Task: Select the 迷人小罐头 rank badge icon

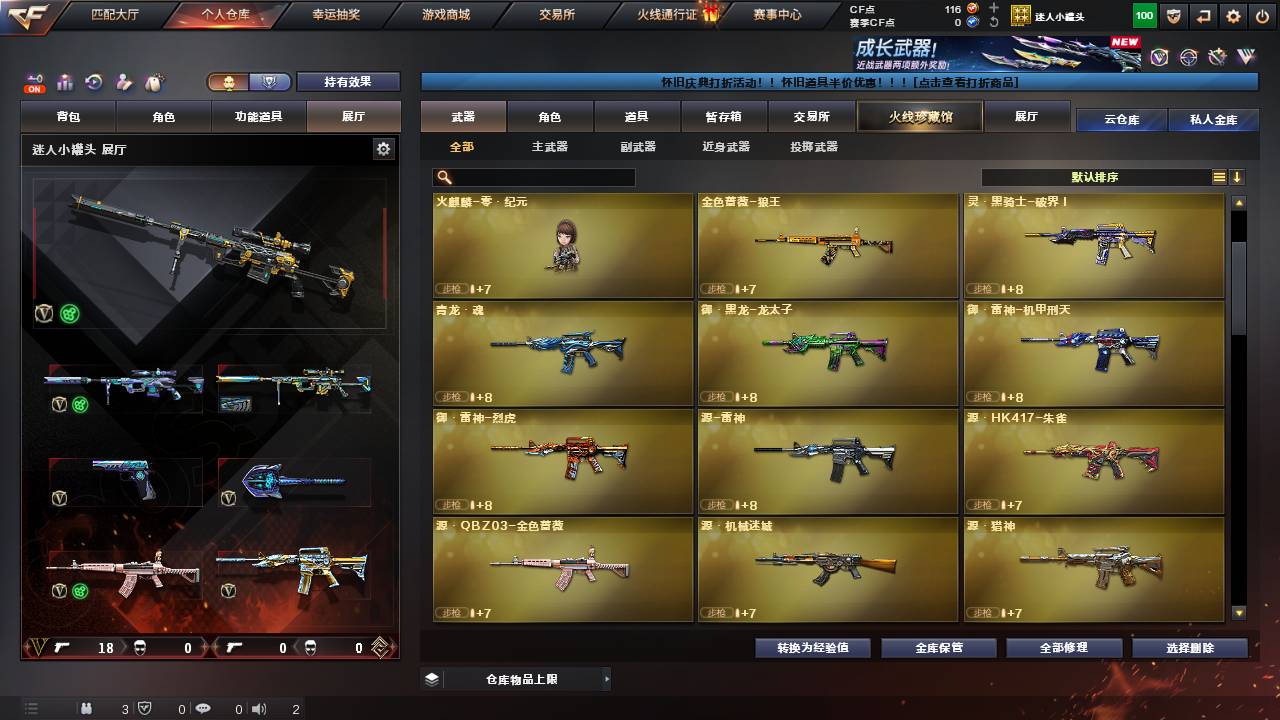Action: [1023, 14]
